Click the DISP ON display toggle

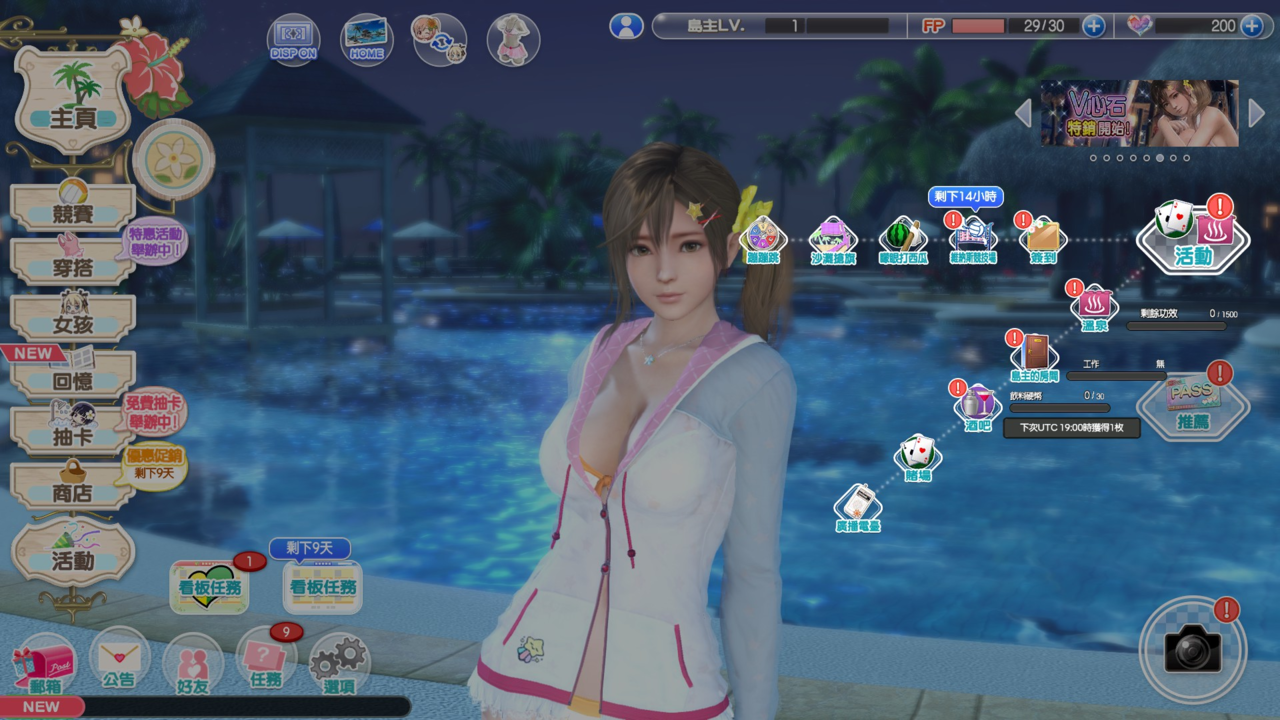click(293, 40)
